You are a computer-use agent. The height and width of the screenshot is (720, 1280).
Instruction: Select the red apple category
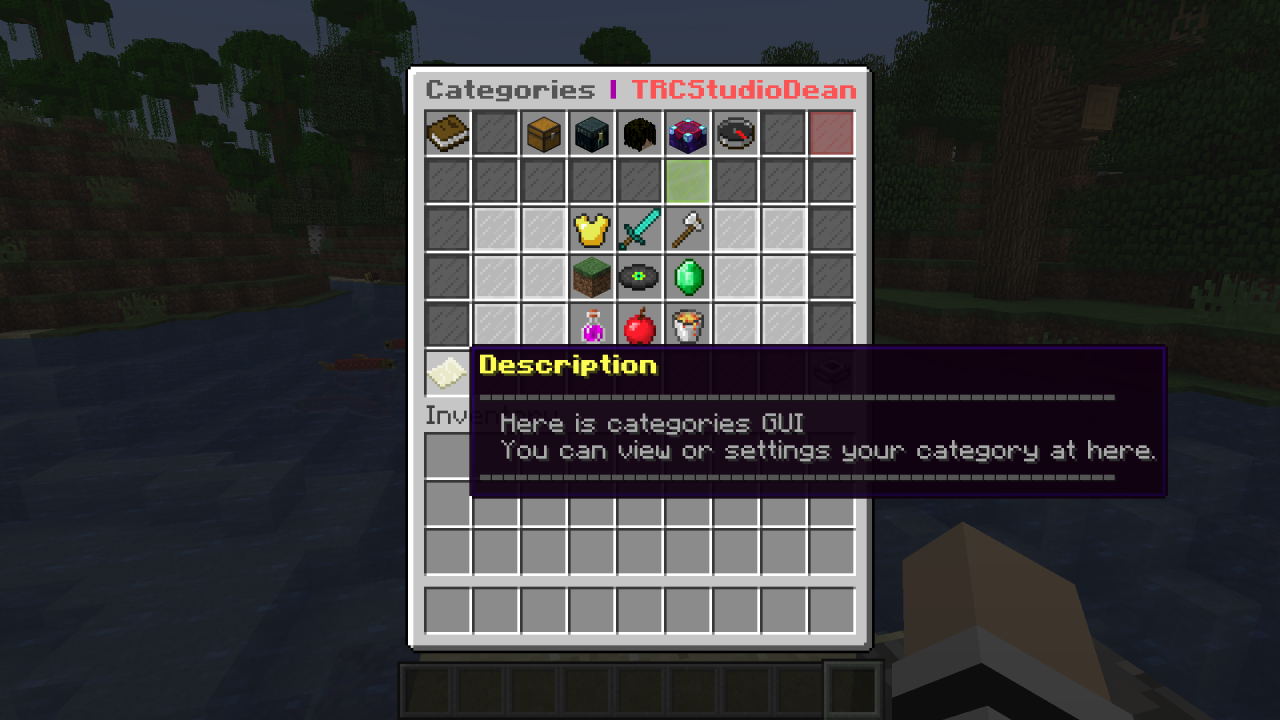coord(639,326)
